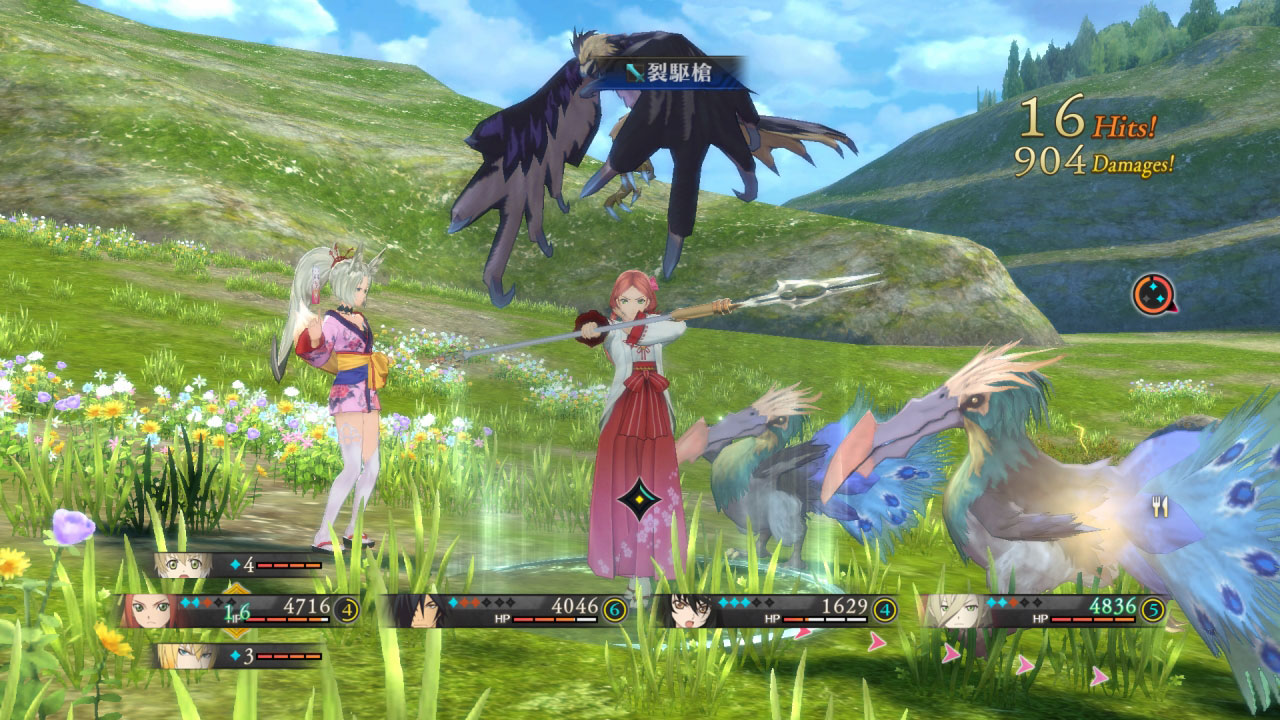This screenshot has height=720, width=1280.
Task: Pick the blonde party member panel with 4836 HP
Action: [x=1043, y=609]
